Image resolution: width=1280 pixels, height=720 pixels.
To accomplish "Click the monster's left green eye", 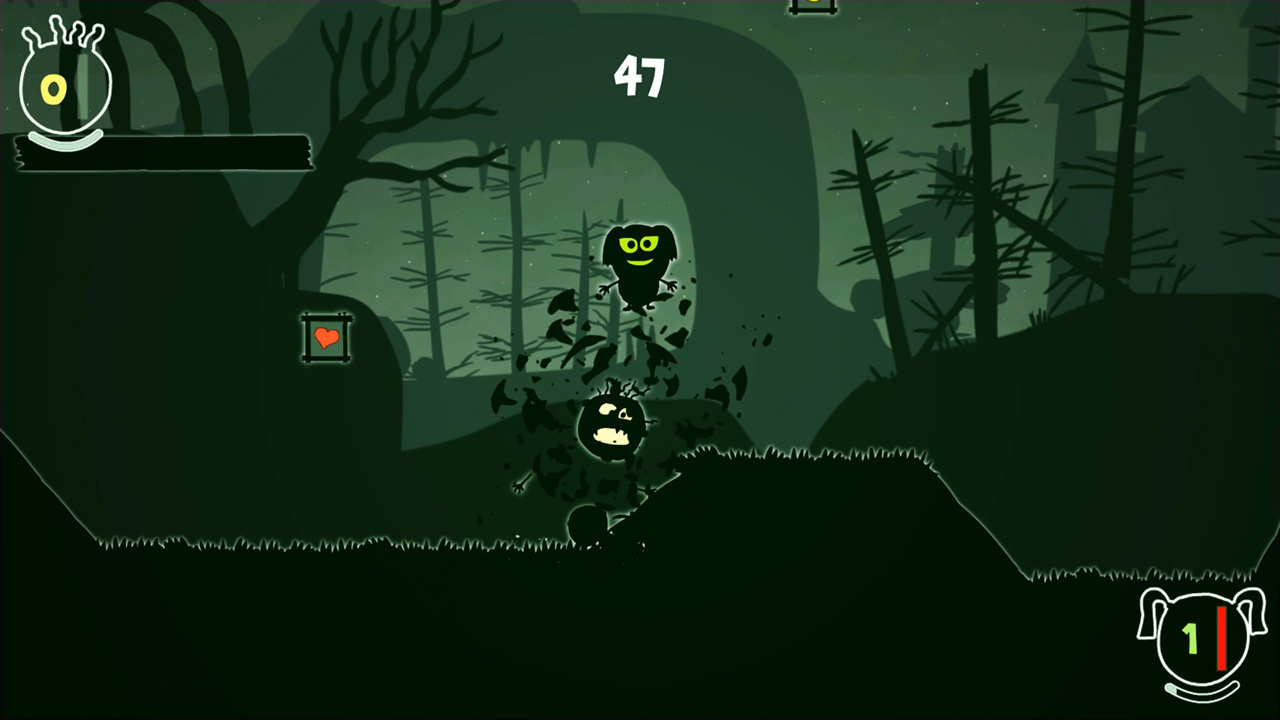I will [x=628, y=243].
